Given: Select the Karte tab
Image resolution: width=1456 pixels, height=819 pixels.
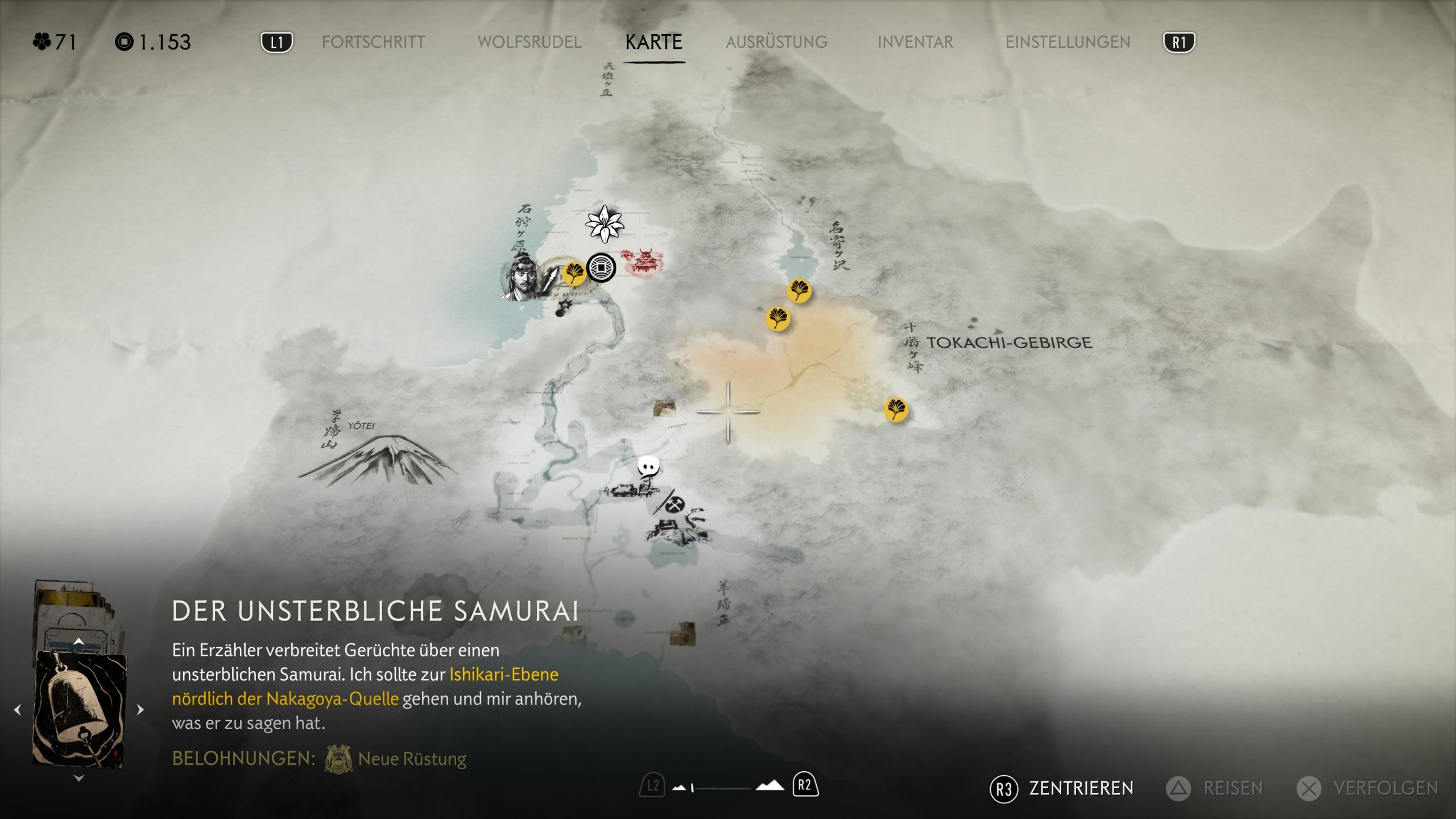Looking at the screenshot, I should click(x=653, y=42).
